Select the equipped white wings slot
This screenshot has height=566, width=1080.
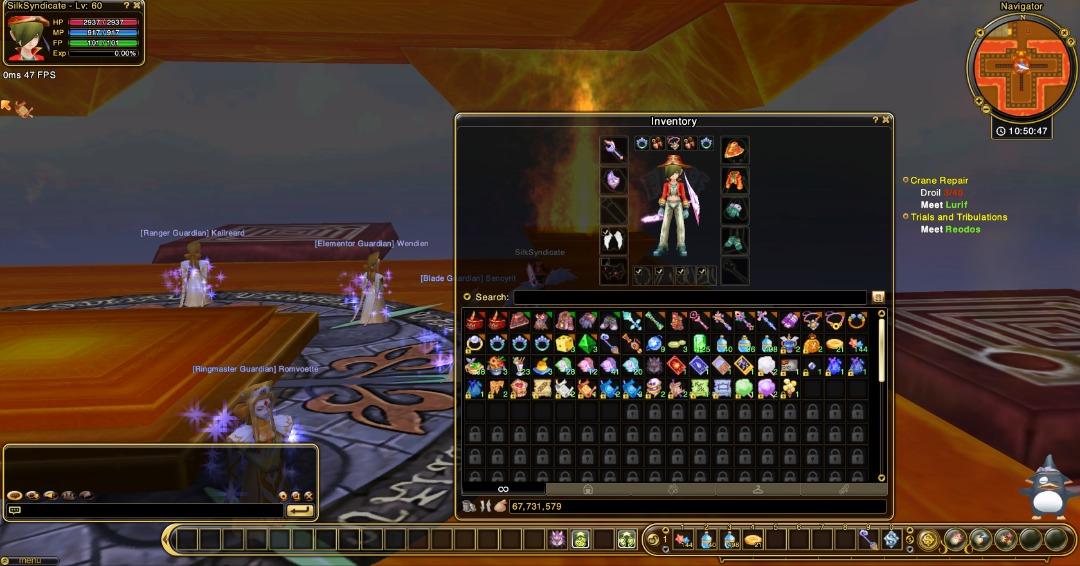[613, 240]
